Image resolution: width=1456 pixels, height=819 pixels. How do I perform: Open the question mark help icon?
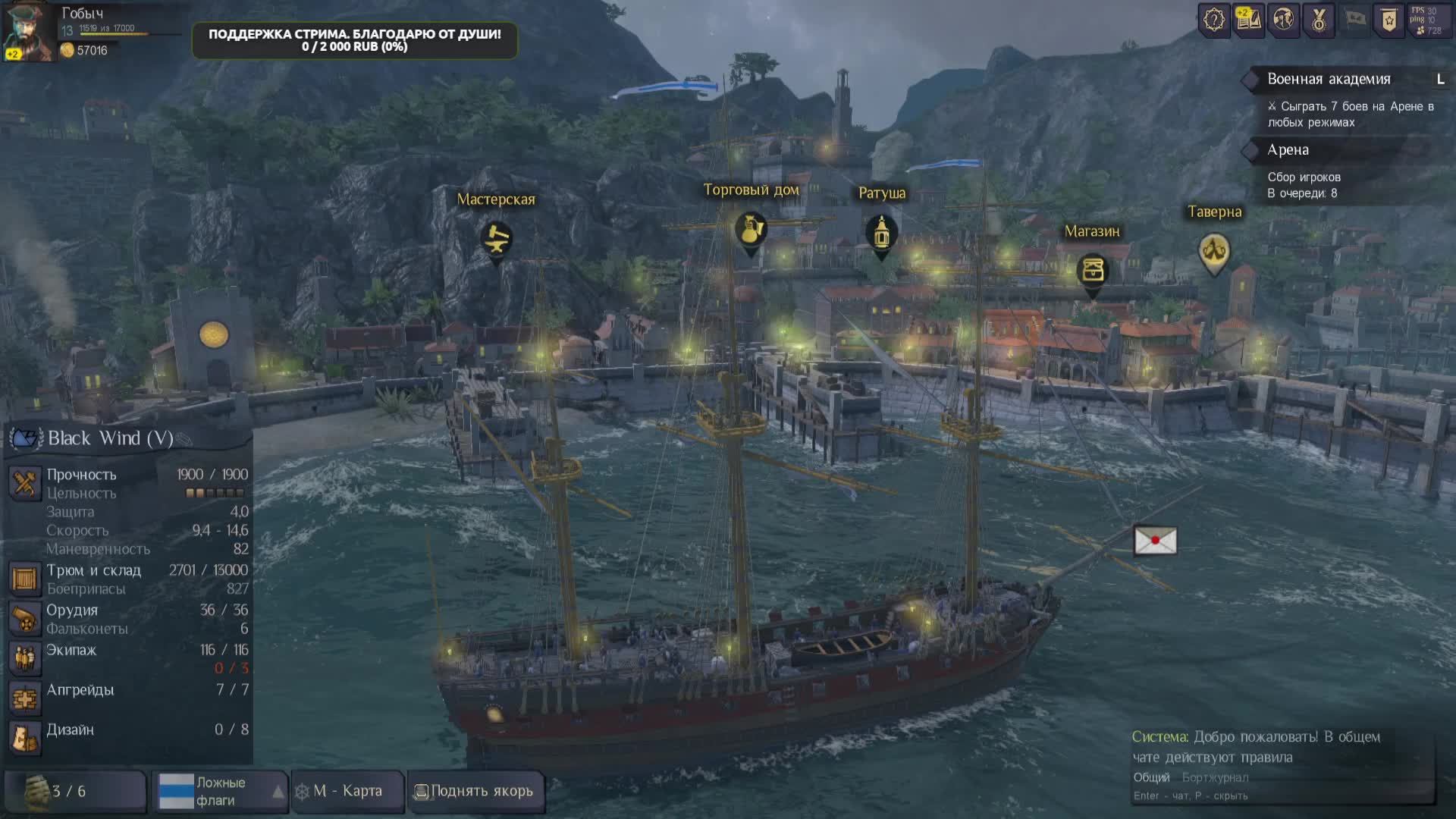[x=1213, y=20]
